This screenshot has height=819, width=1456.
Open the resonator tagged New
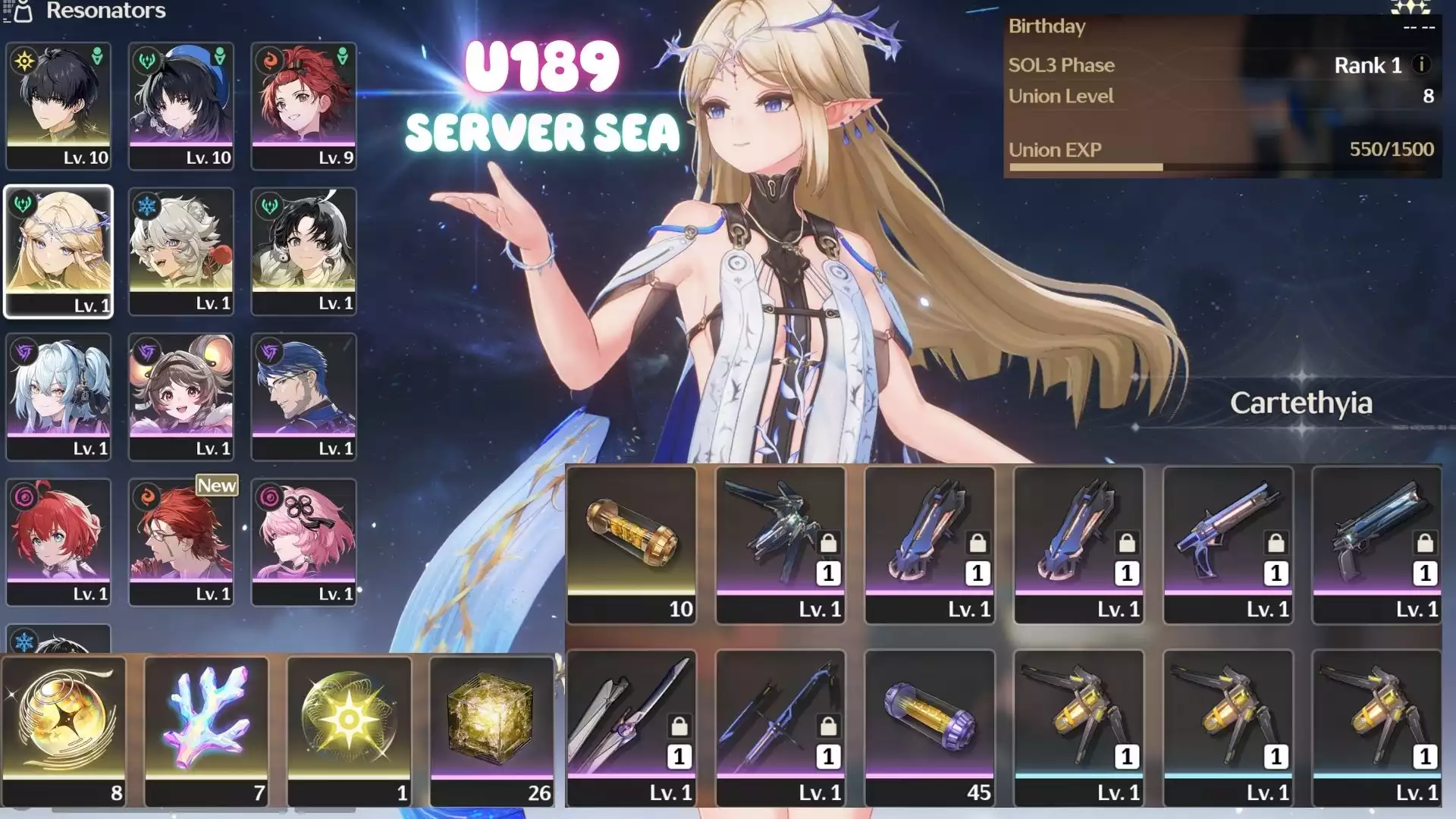pyautogui.click(x=181, y=541)
